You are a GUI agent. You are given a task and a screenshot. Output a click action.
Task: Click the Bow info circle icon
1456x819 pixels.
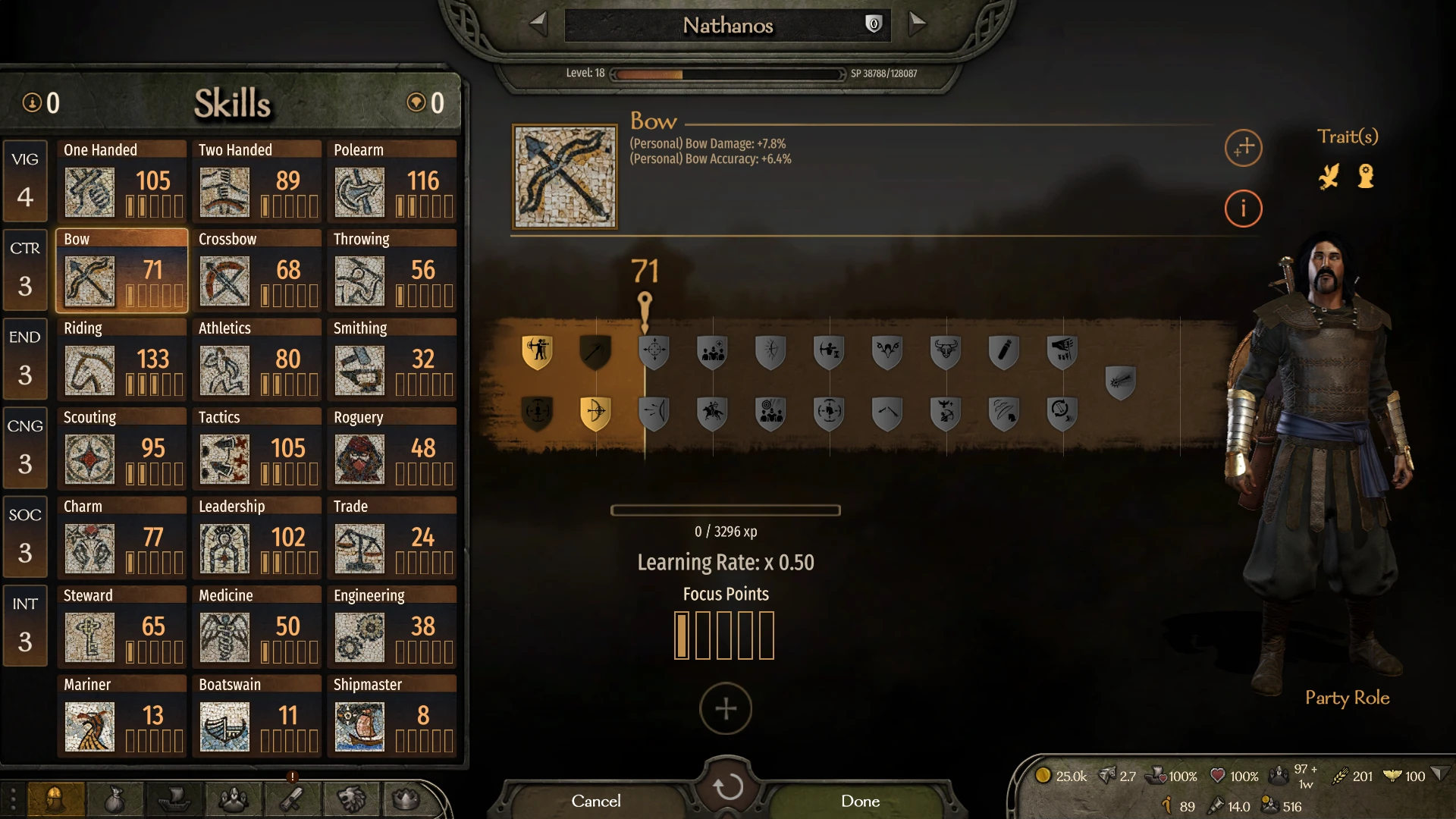coord(1243,209)
